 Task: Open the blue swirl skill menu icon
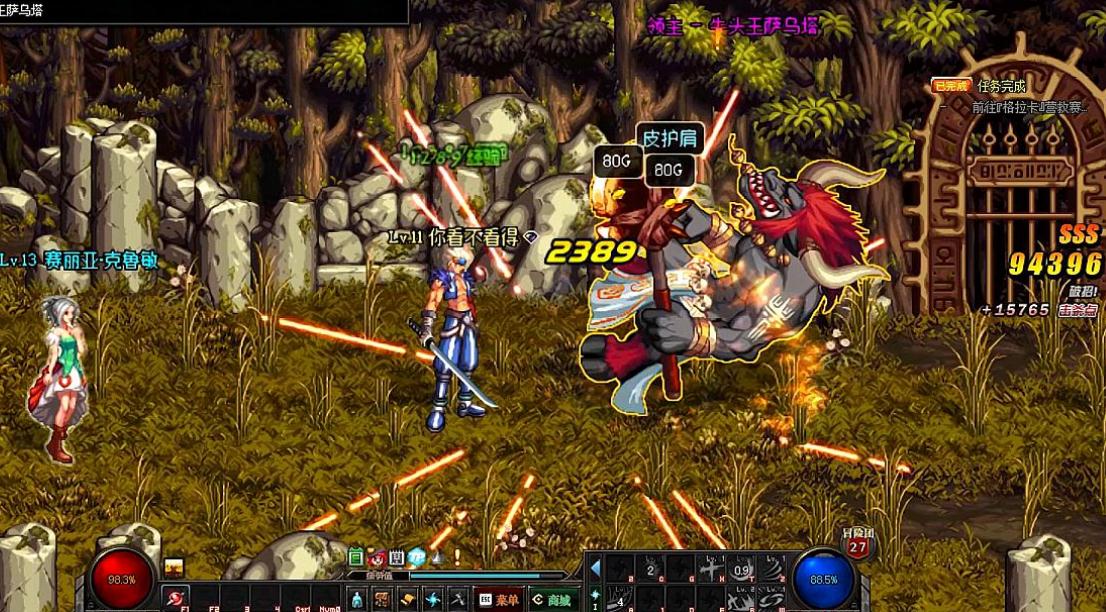[x=432, y=599]
